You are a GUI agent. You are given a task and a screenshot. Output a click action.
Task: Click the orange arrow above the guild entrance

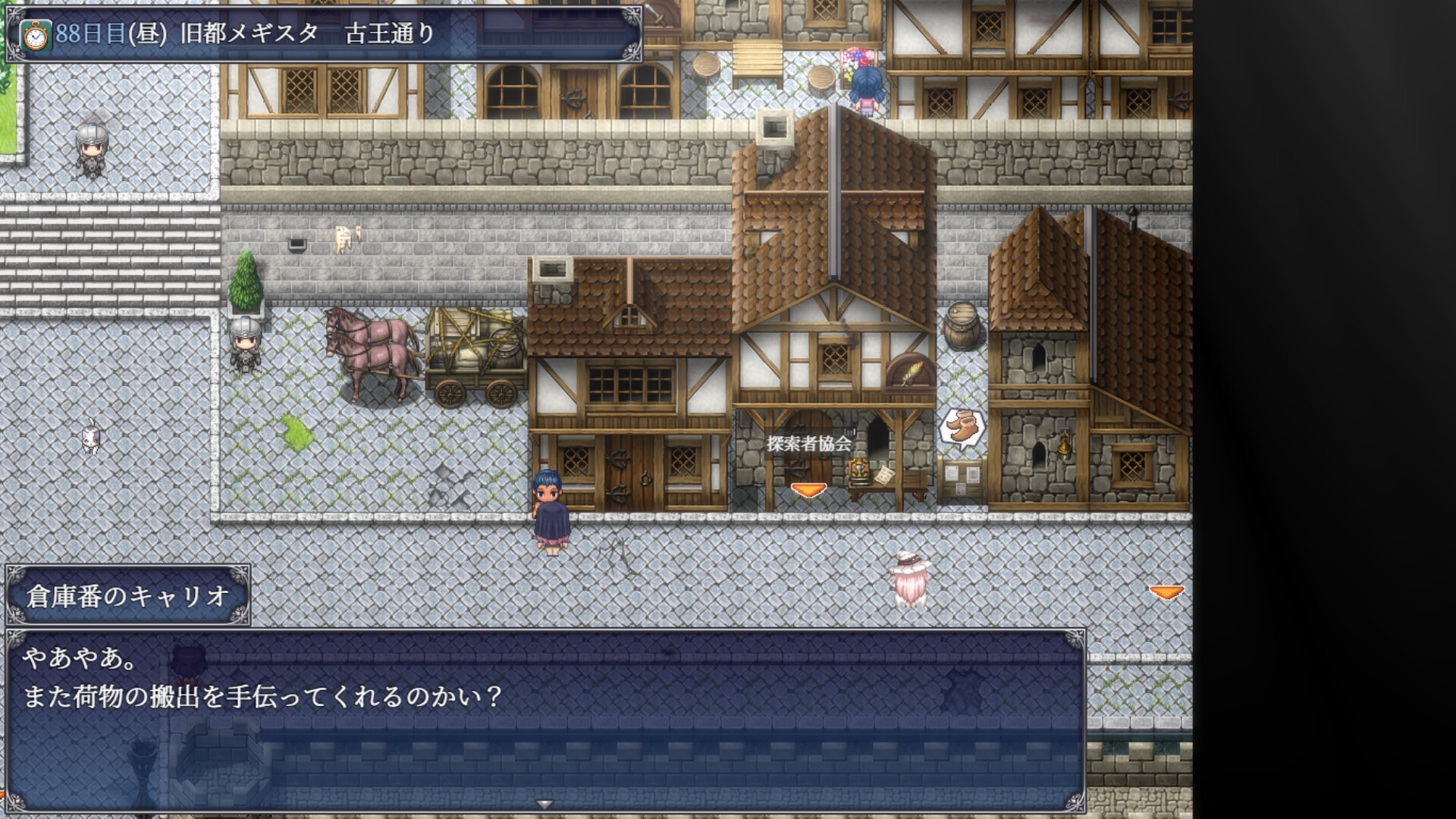(808, 491)
